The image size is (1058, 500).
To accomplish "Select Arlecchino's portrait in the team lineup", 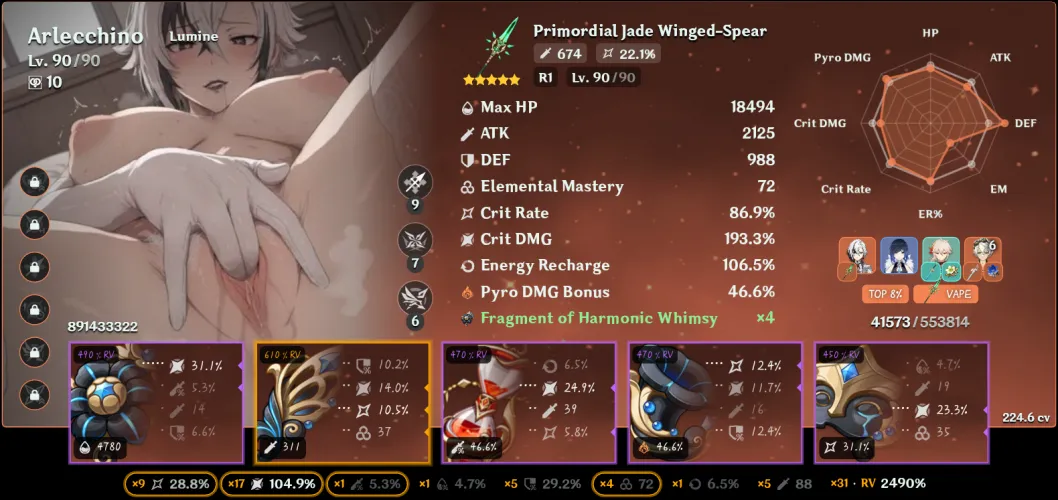I will [859, 257].
